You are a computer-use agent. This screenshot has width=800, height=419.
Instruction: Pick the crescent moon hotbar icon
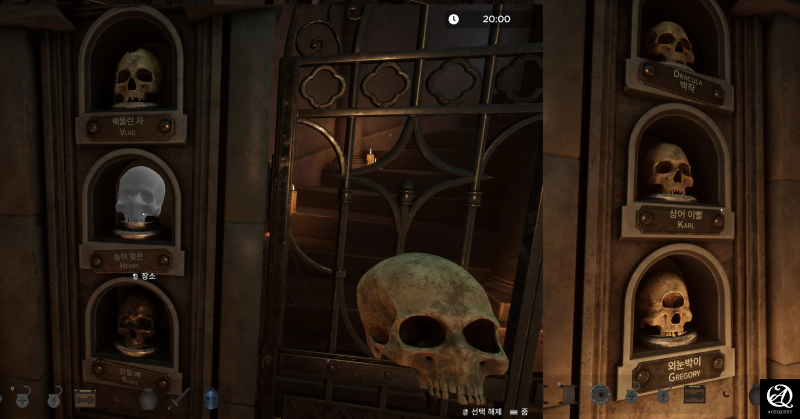pyautogui.click(x=726, y=394)
